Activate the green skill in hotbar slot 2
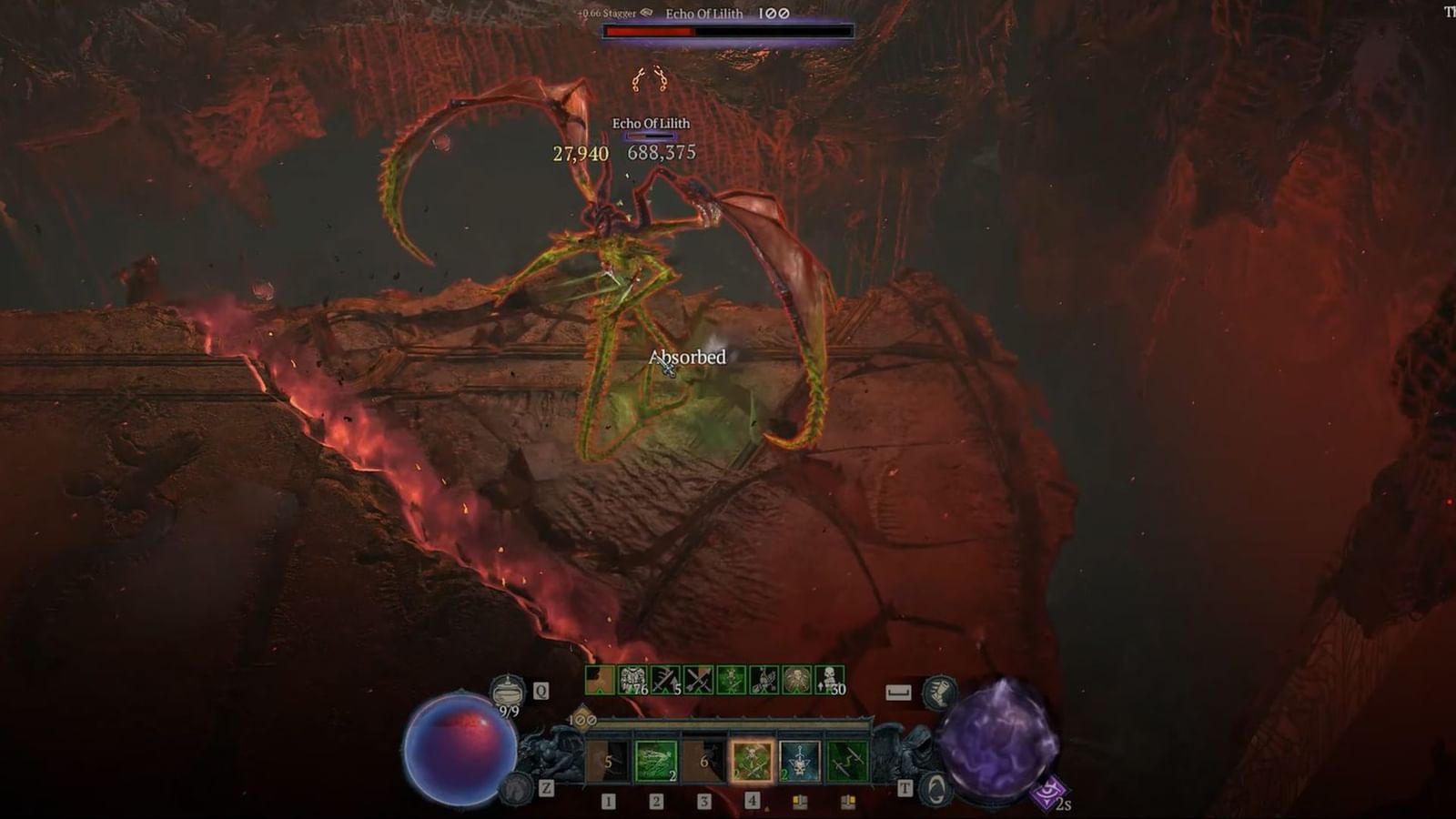 click(655, 761)
